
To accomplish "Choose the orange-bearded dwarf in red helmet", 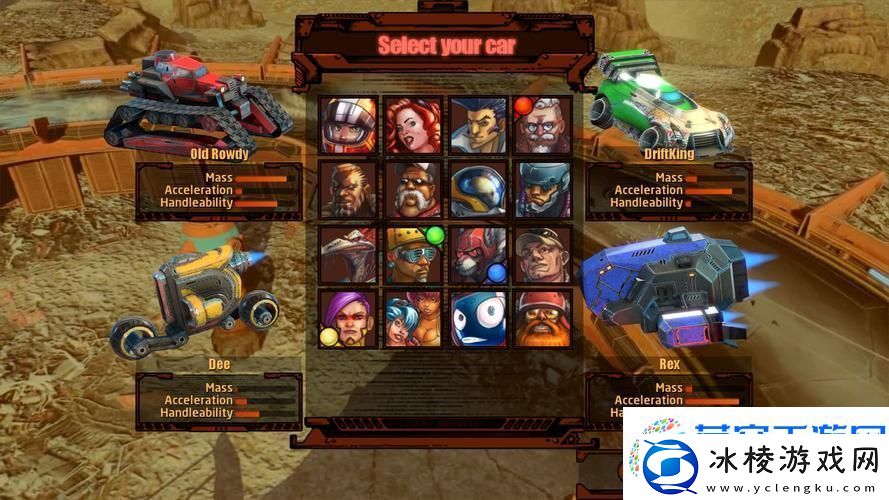I will [543, 318].
